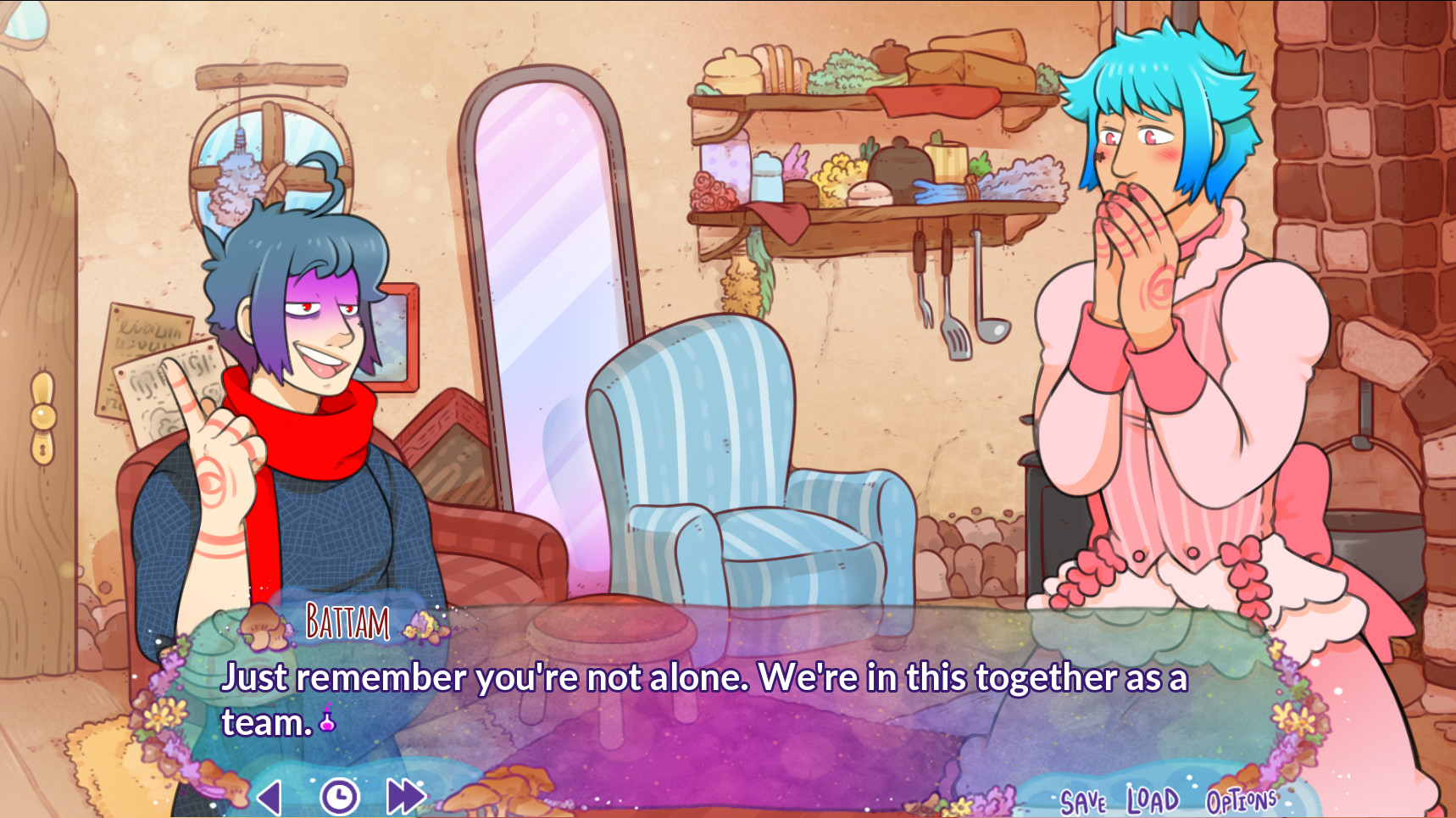Image resolution: width=1456 pixels, height=818 pixels.
Task: Click the fast-forward skip icon
Action: pyautogui.click(x=404, y=795)
